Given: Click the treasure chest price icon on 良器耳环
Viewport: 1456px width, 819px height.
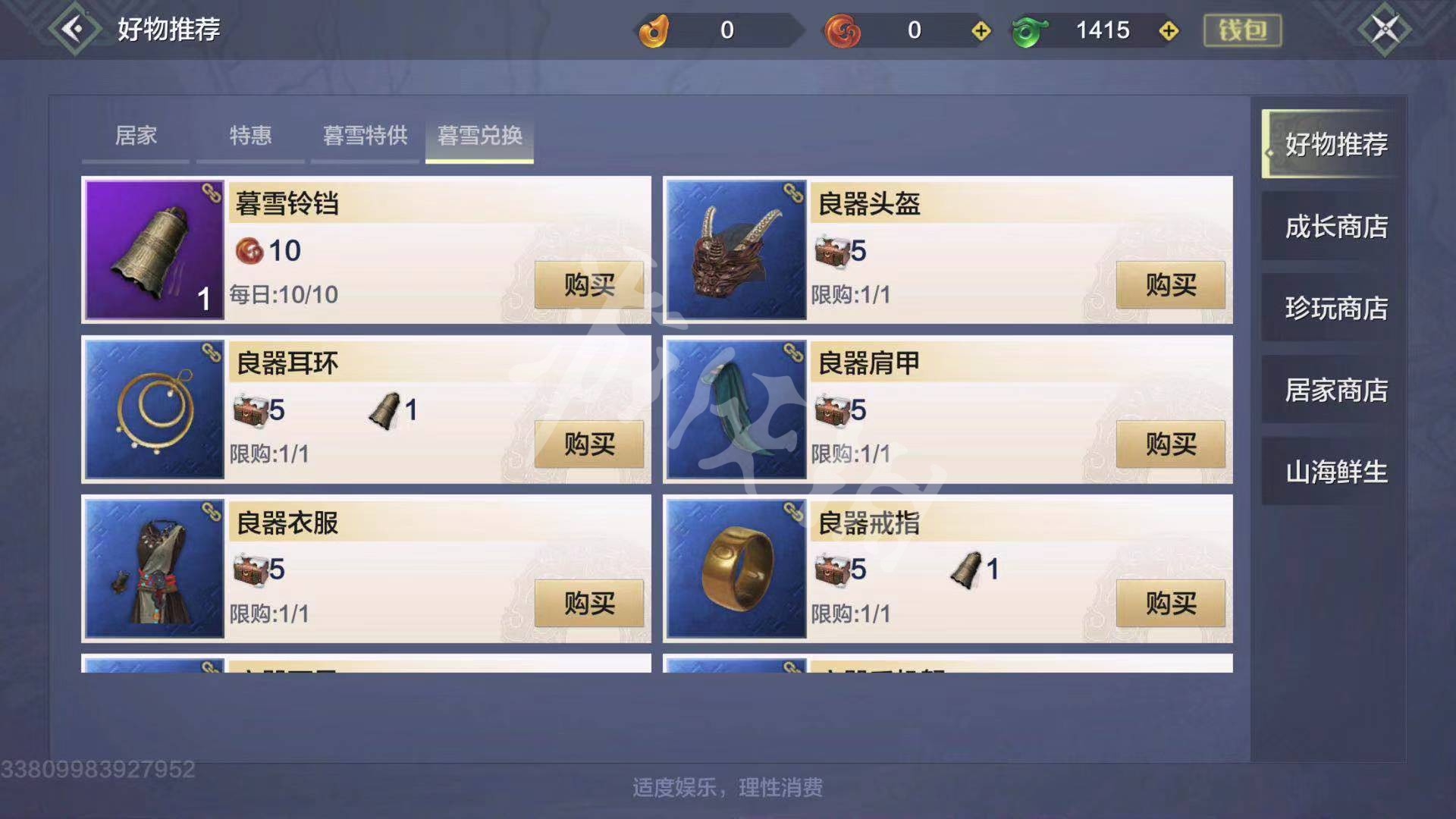Looking at the screenshot, I should tap(250, 409).
